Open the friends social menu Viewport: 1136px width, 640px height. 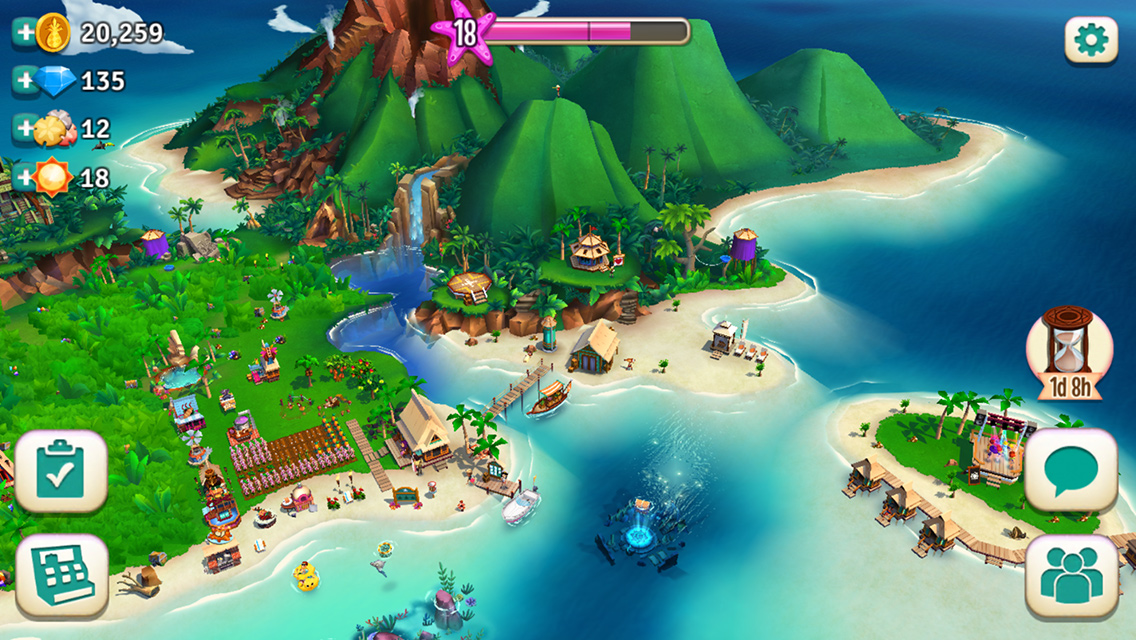tap(1071, 576)
